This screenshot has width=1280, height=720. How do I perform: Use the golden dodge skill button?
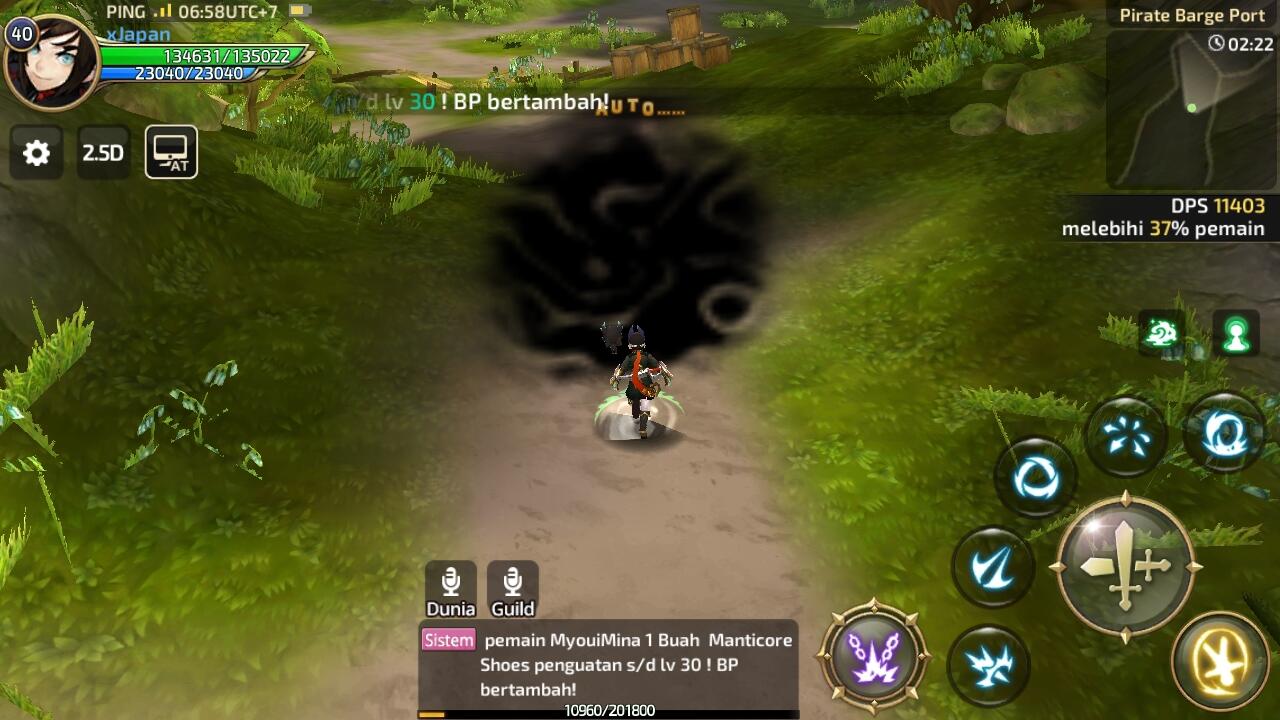pos(1220,661)
